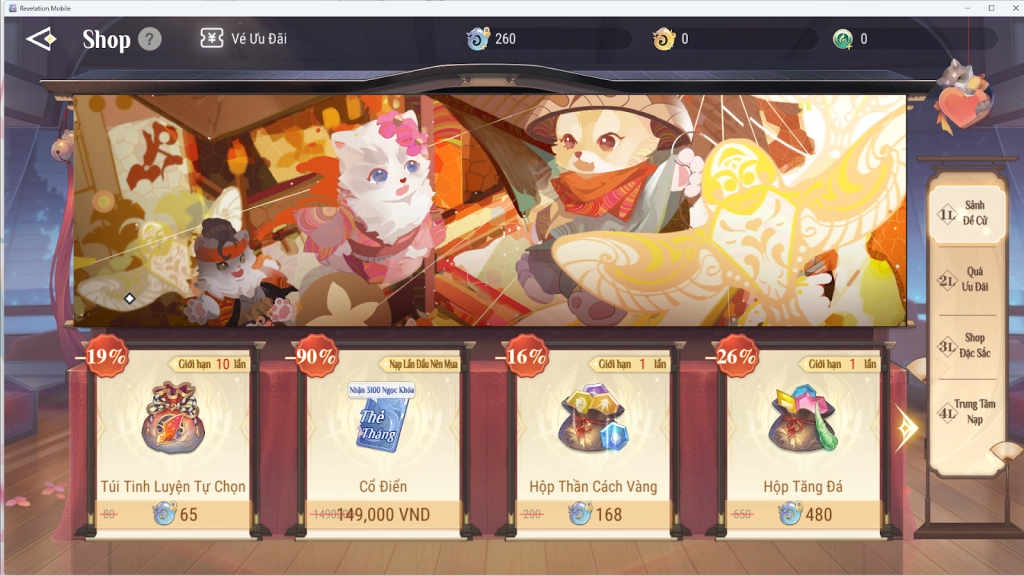Switch to Shop Đặc Sắc tab
The image size is (1024, 576).
[964, 345]
